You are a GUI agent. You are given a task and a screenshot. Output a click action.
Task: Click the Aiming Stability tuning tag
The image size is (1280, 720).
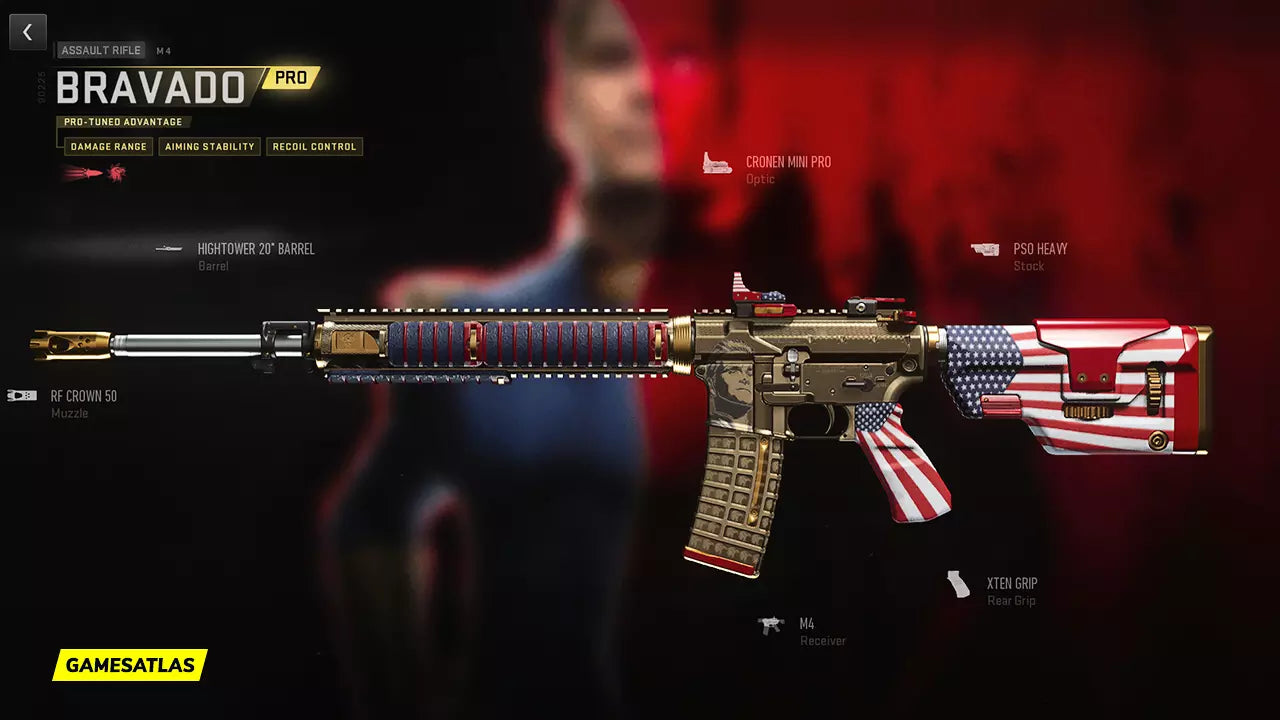point(210,147)
